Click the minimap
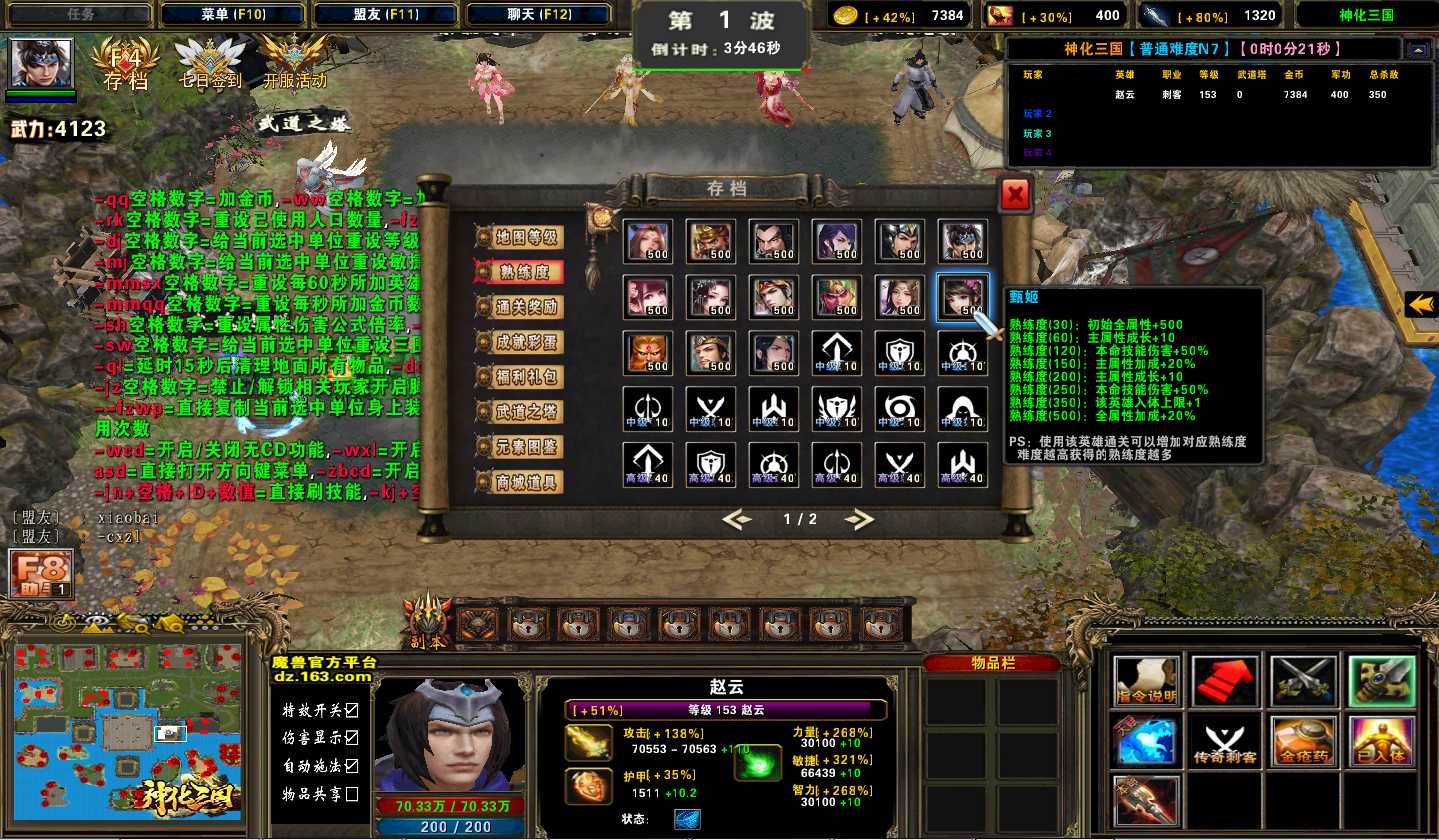Viewport: 1439px width, 840px height. [x=127, y=732]
